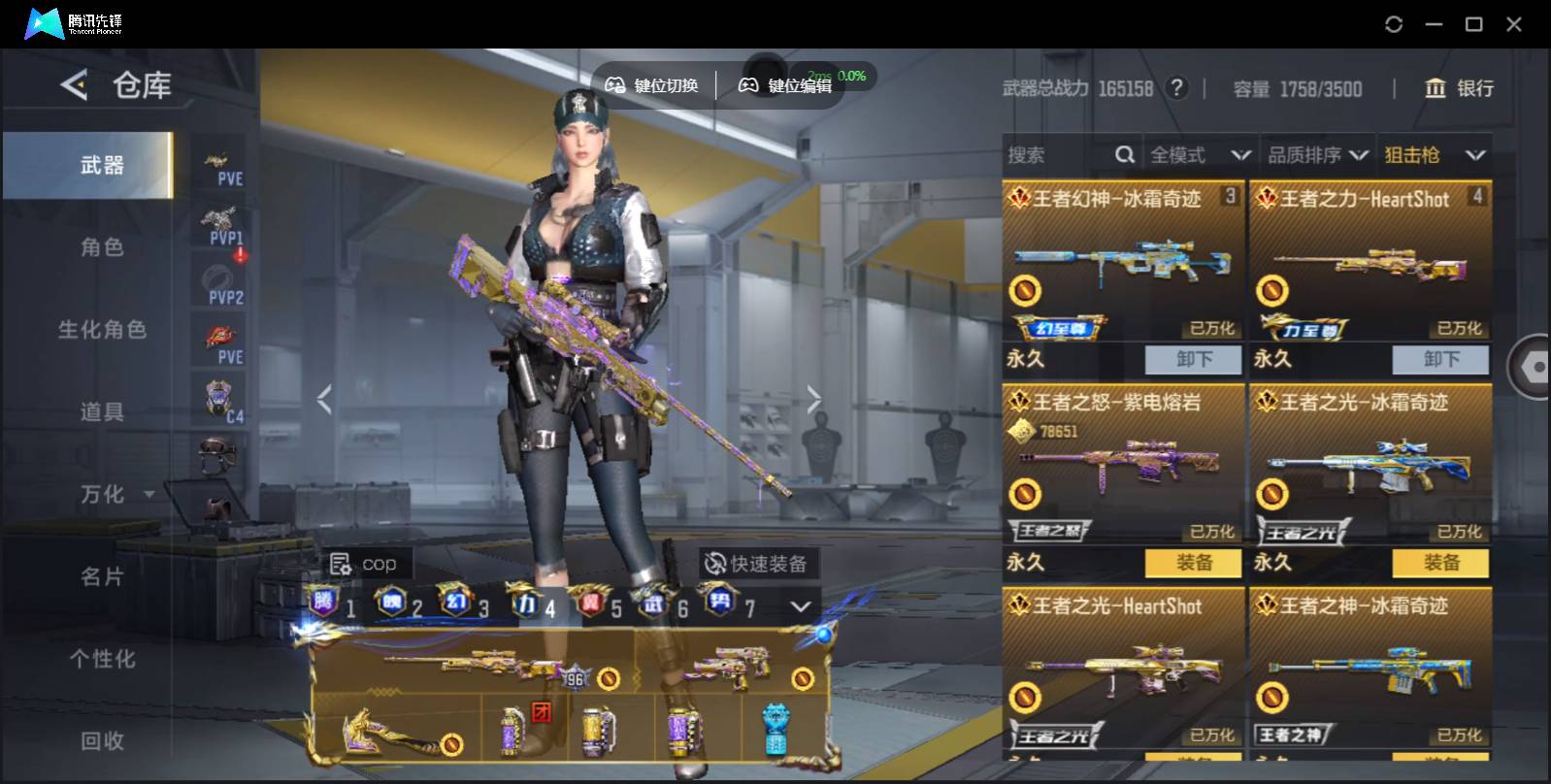Open the 回收 recycle tab
This screenshot has height=784, width=1551.
click(102, 741)
